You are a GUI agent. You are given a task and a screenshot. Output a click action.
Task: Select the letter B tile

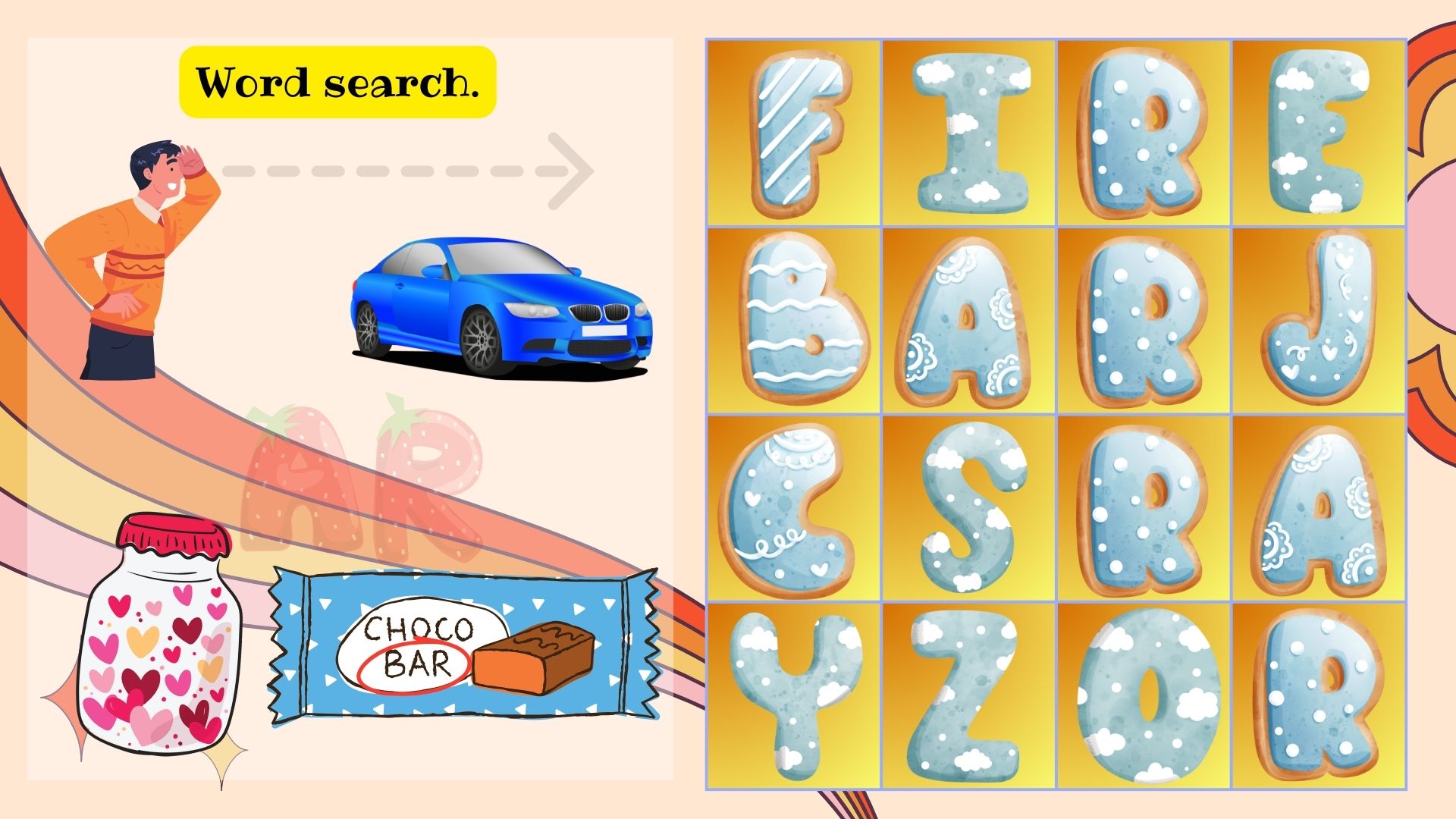coord(794,320)
